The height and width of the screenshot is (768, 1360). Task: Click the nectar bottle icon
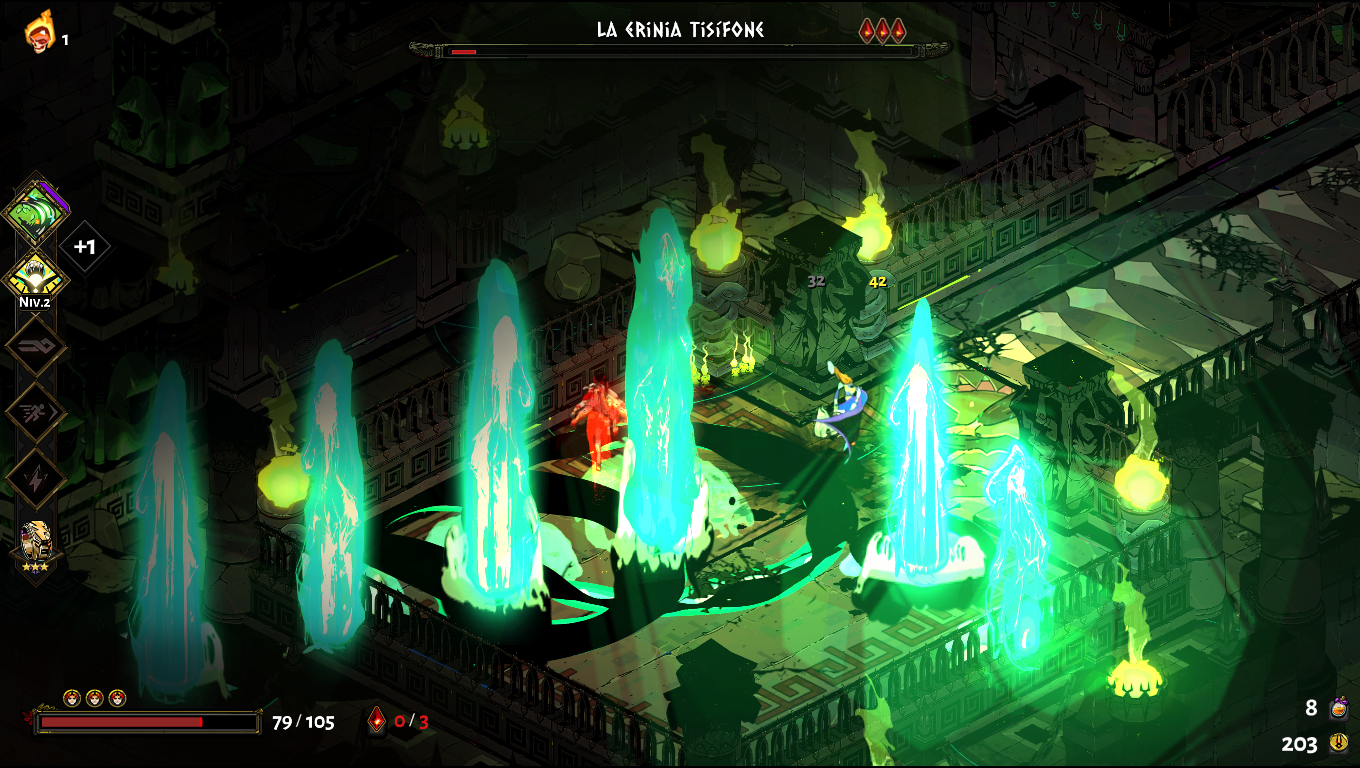[1339, 709]
